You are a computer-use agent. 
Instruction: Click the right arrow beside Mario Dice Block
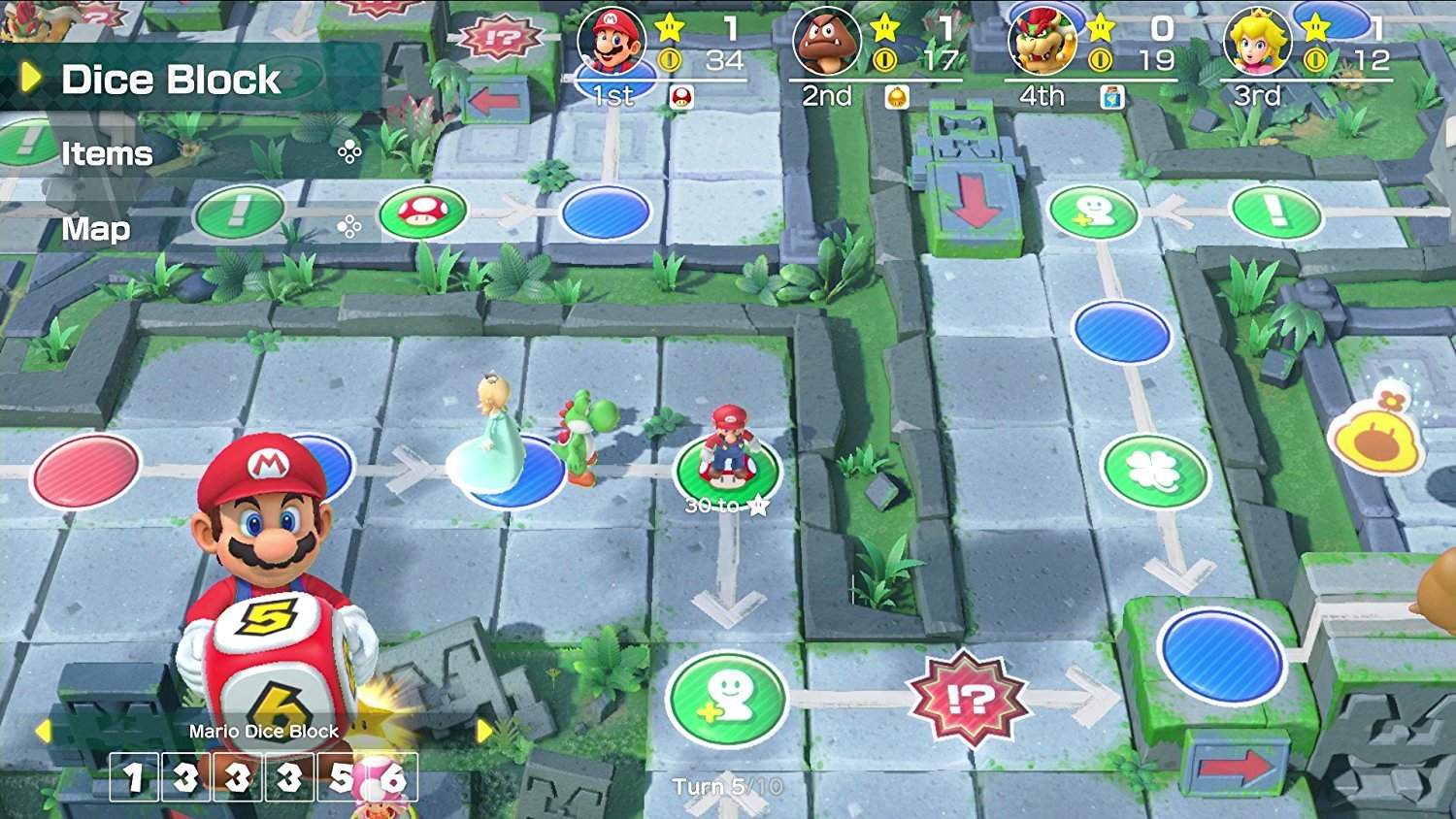(485, 731)
